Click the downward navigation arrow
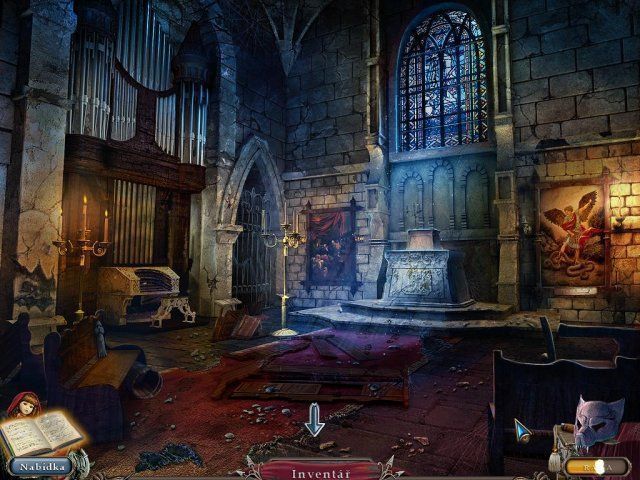 click(x=314, y=419)
